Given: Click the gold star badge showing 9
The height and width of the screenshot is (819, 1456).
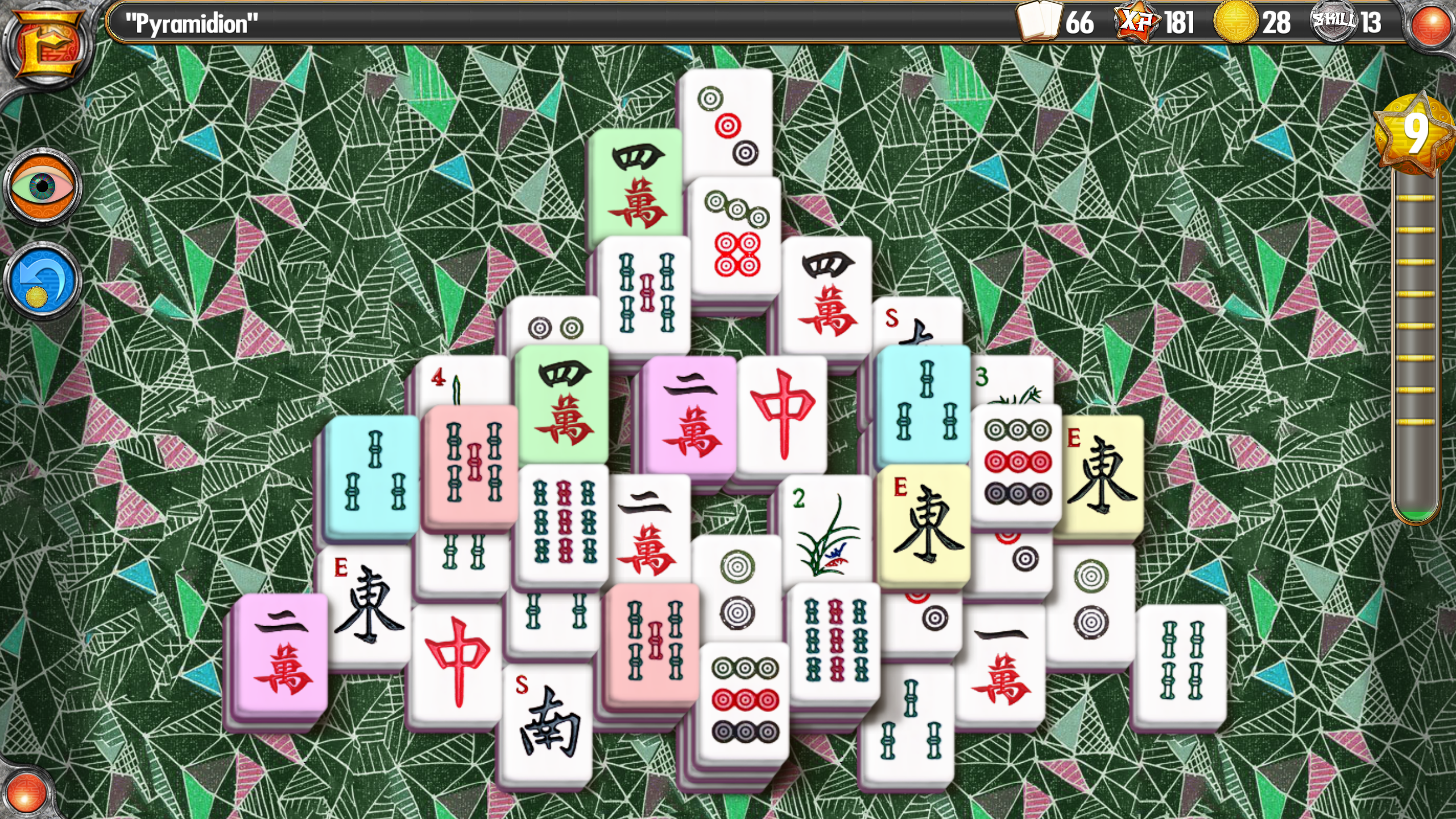Looking at the screenshot, I should (x=1417, y=131).
